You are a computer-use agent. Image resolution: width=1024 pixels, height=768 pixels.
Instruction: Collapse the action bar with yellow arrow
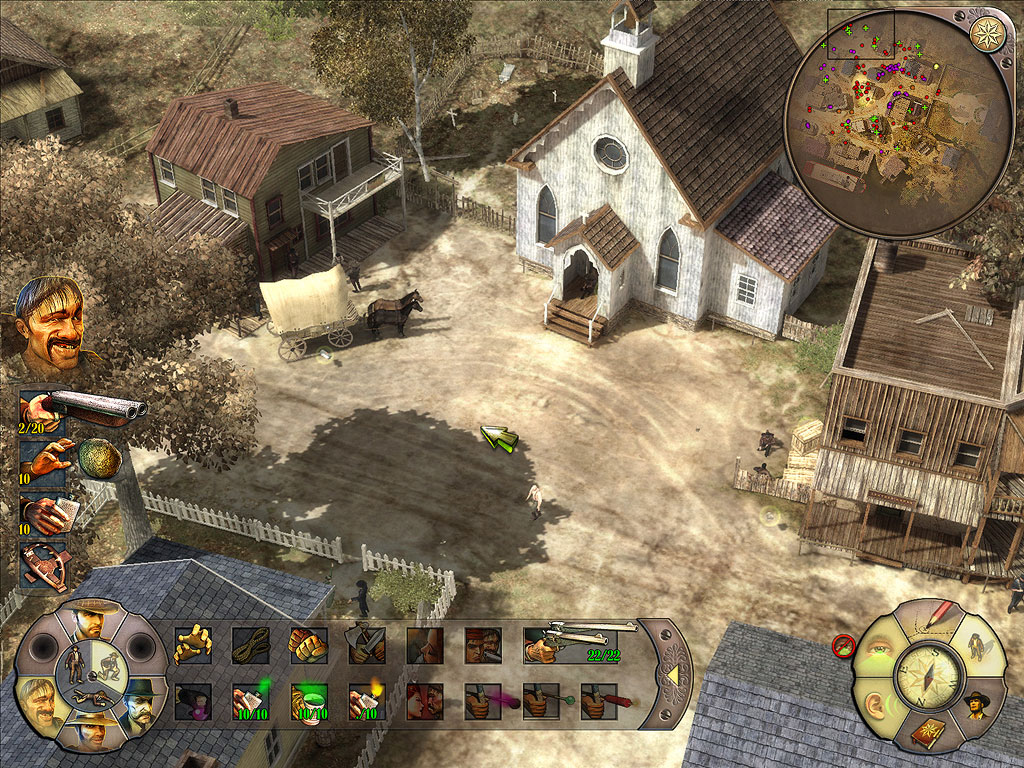(x=672, y=675)
